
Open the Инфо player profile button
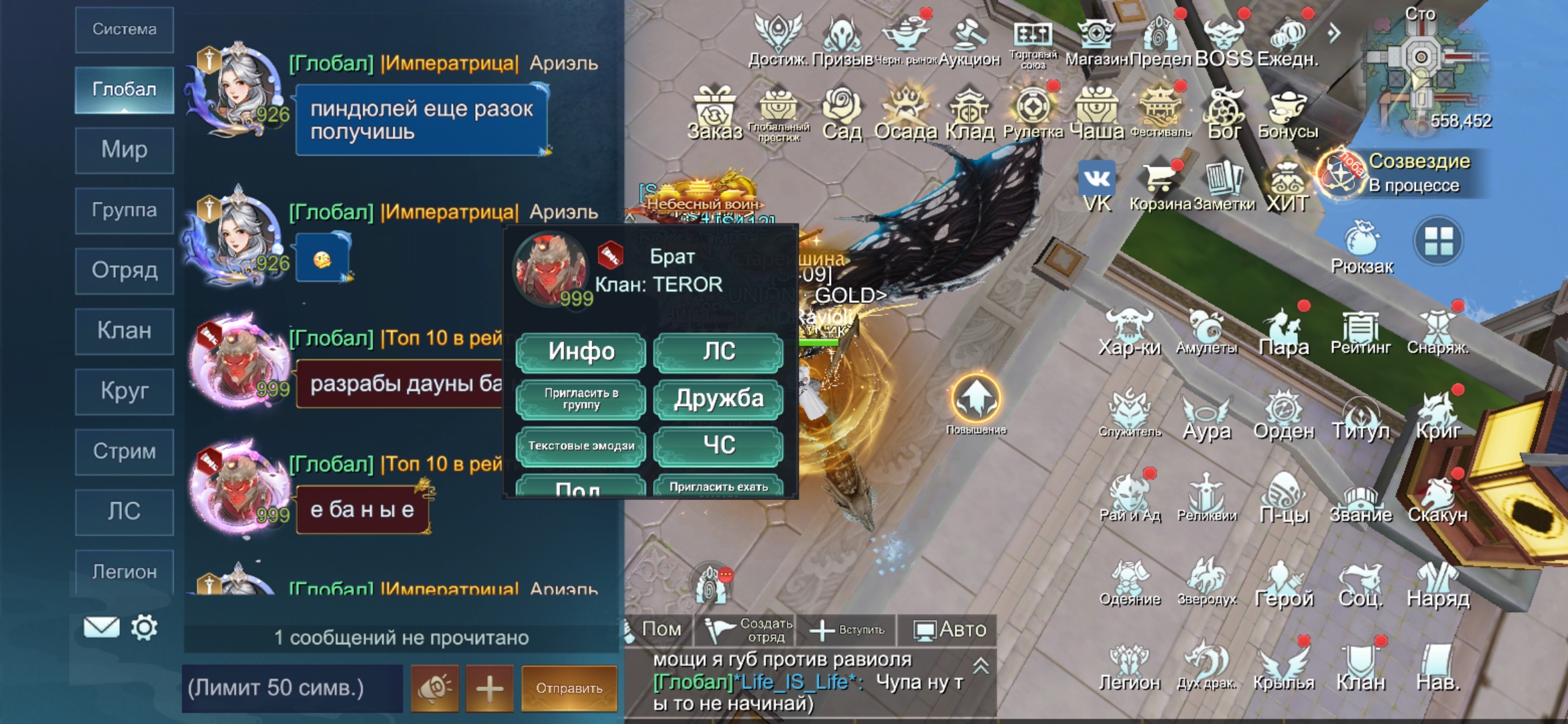tap(580, 352)
